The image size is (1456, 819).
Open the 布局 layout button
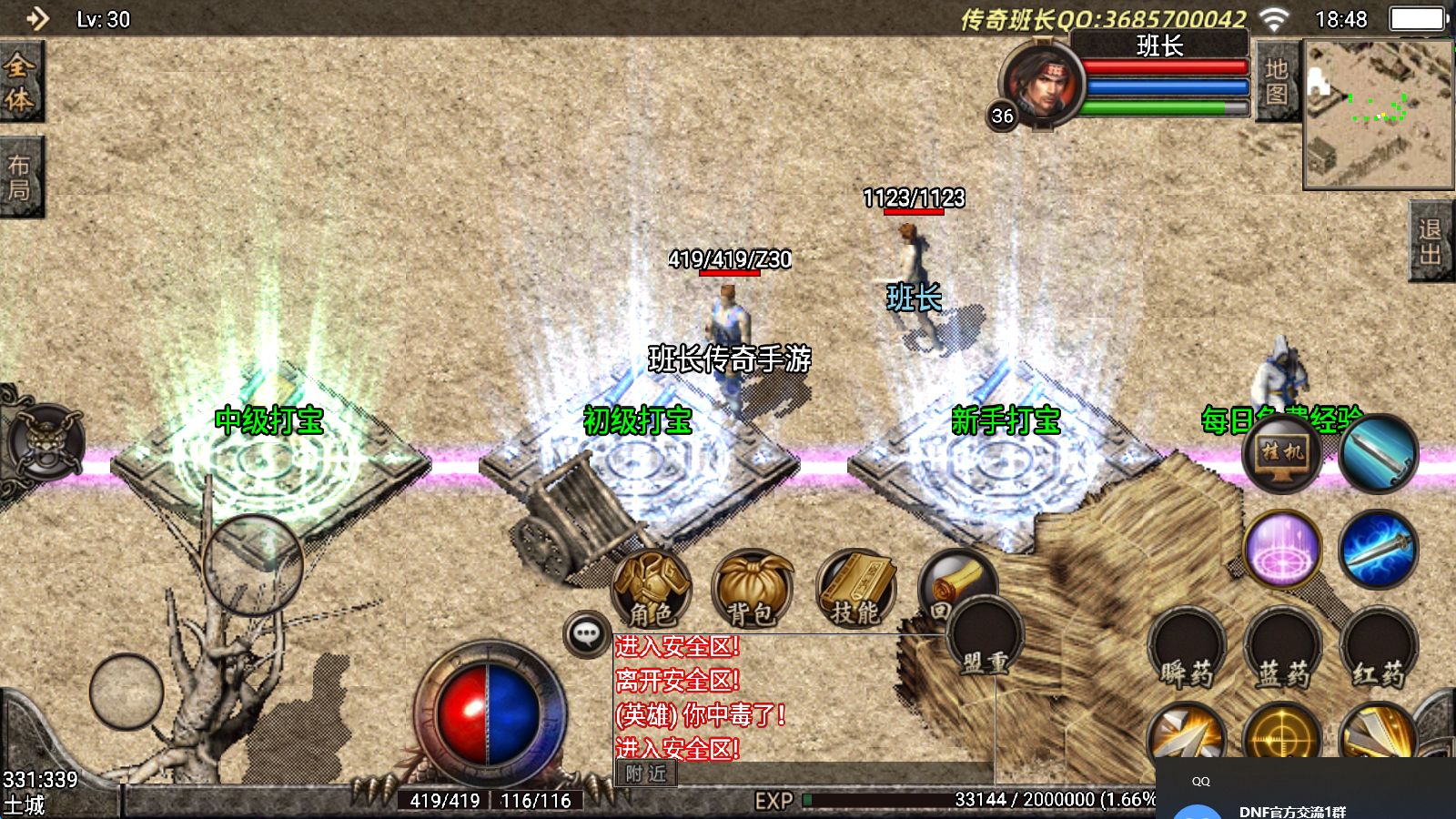click(x=20, y=177)
